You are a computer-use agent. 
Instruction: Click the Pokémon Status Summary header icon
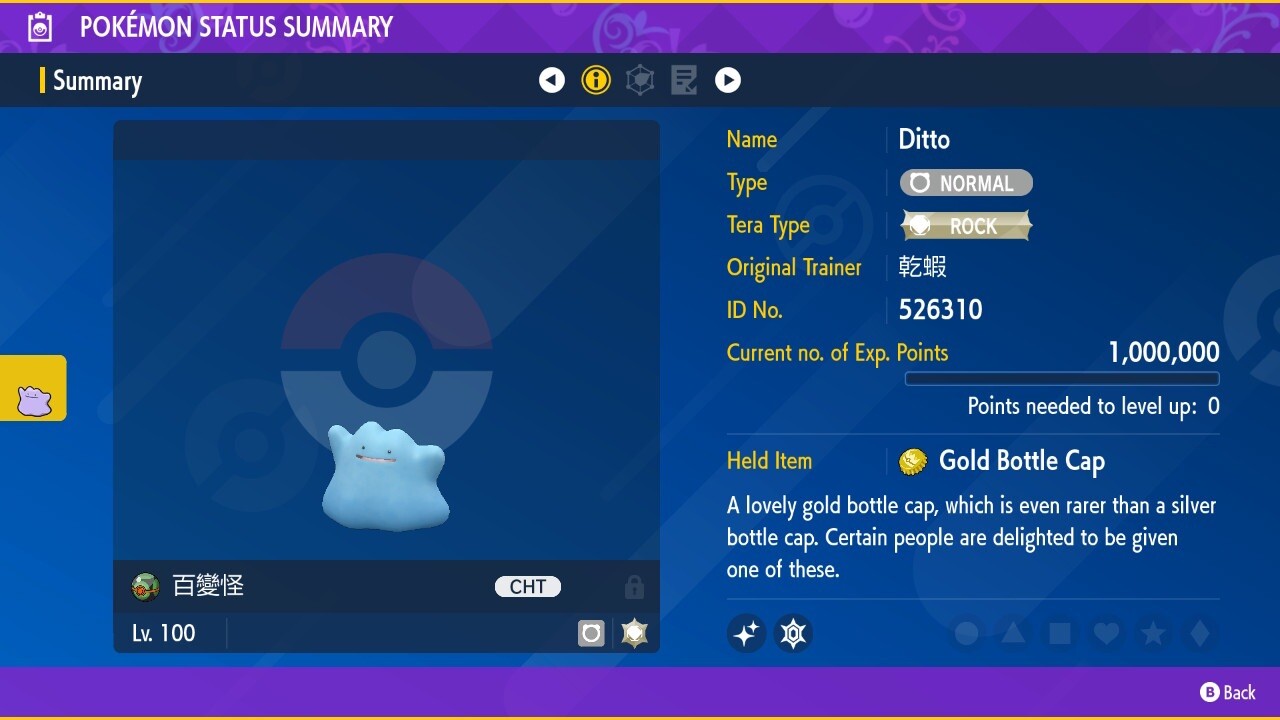point(39,27)
